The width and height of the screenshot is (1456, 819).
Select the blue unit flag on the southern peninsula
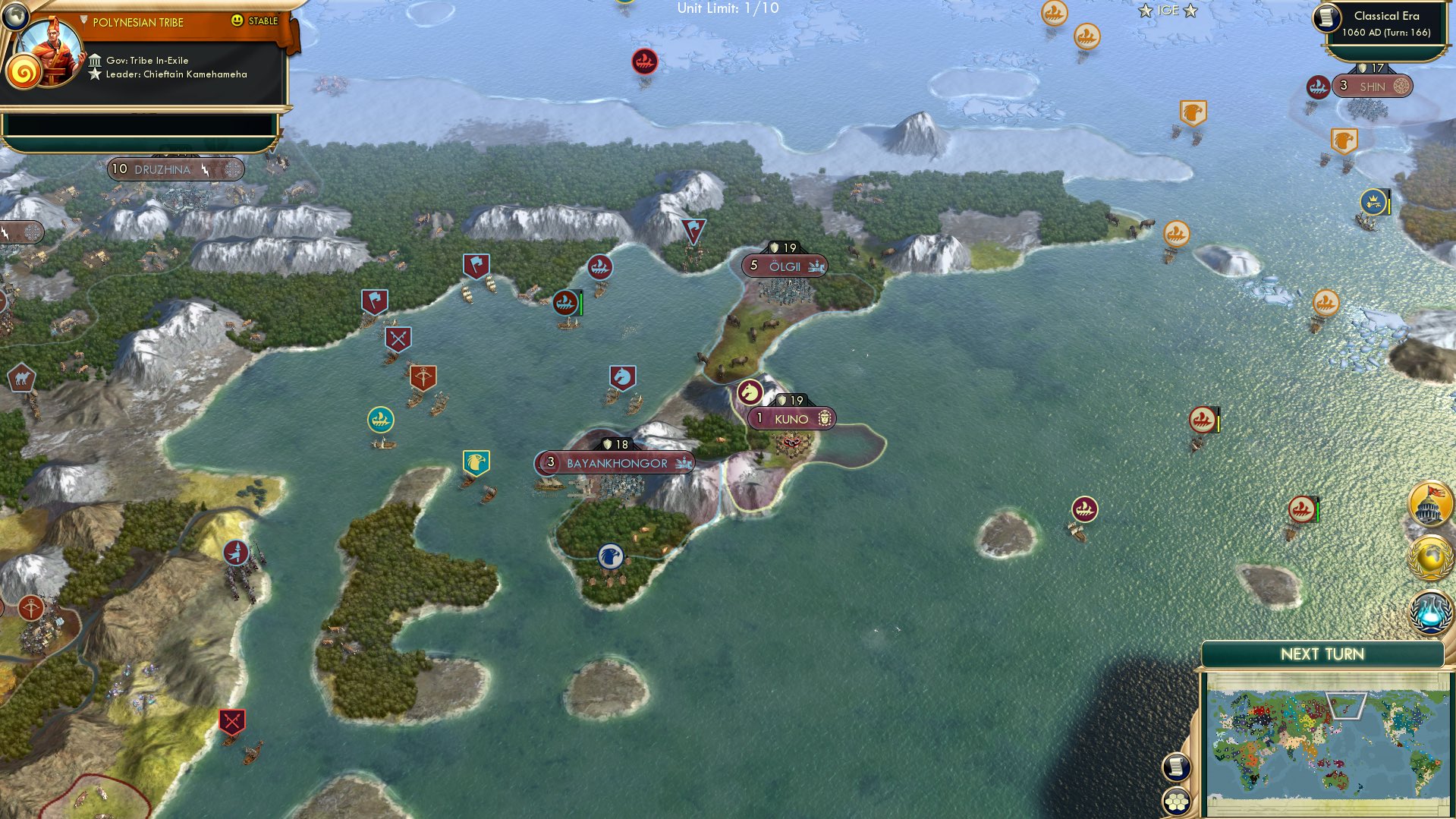pos(609,555)
